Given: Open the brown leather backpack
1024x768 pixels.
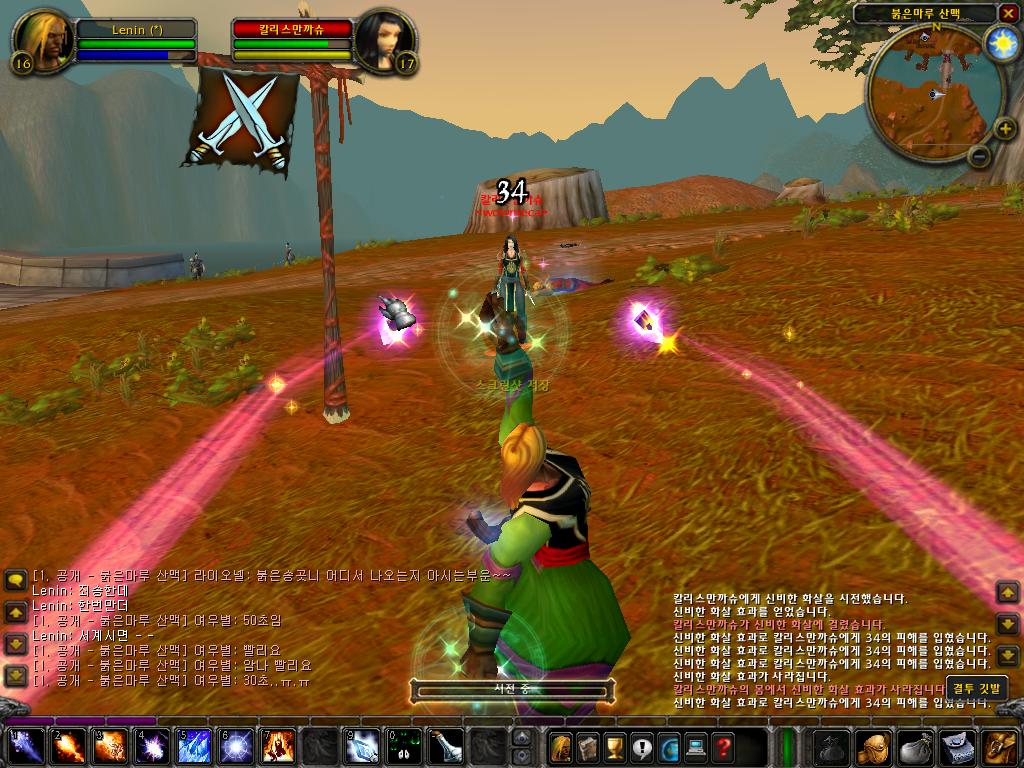Looking at the screenshot, I should pos(1001,747).
